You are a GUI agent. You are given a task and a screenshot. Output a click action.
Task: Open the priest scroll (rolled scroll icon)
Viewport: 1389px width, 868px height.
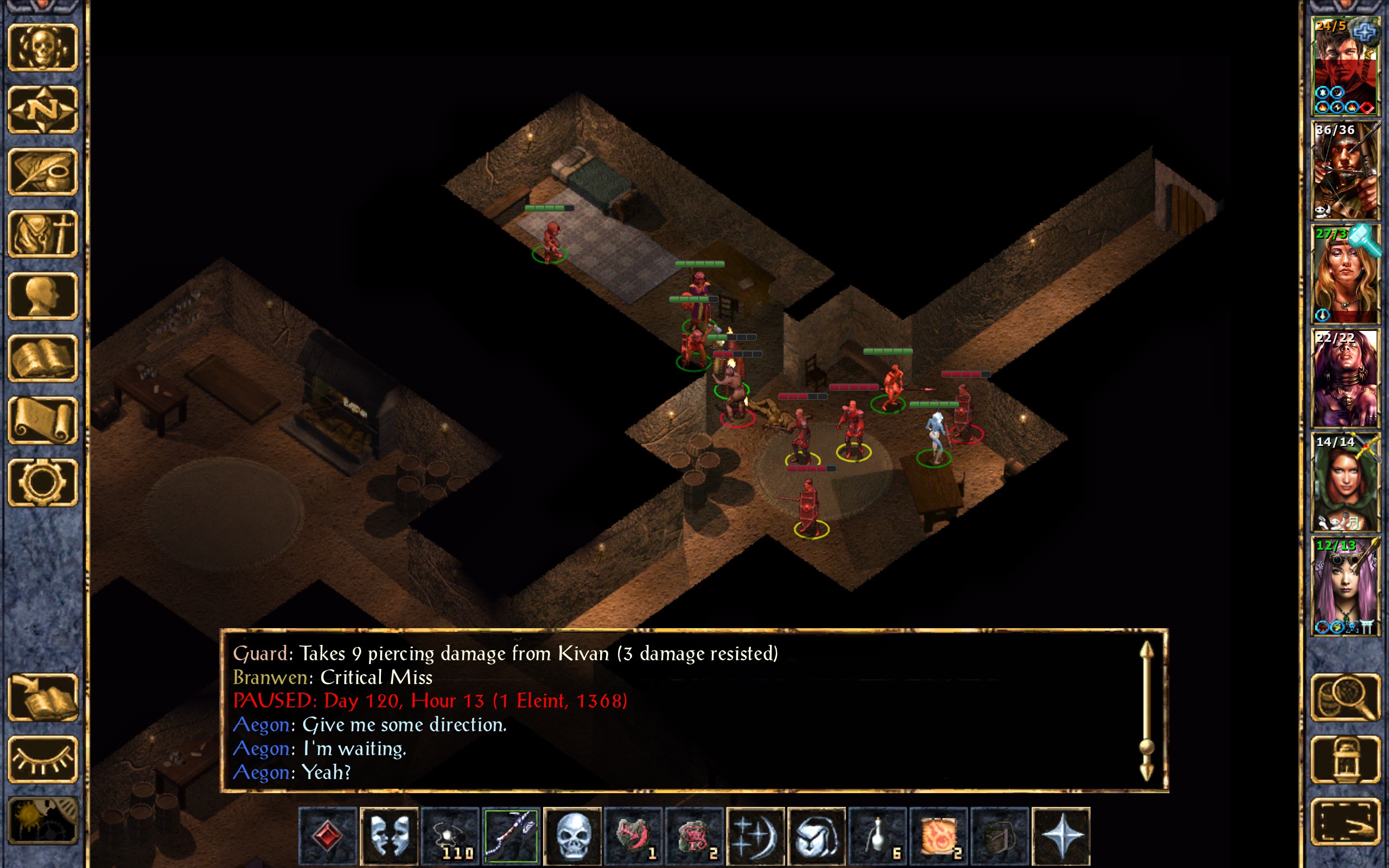[43, 421]
